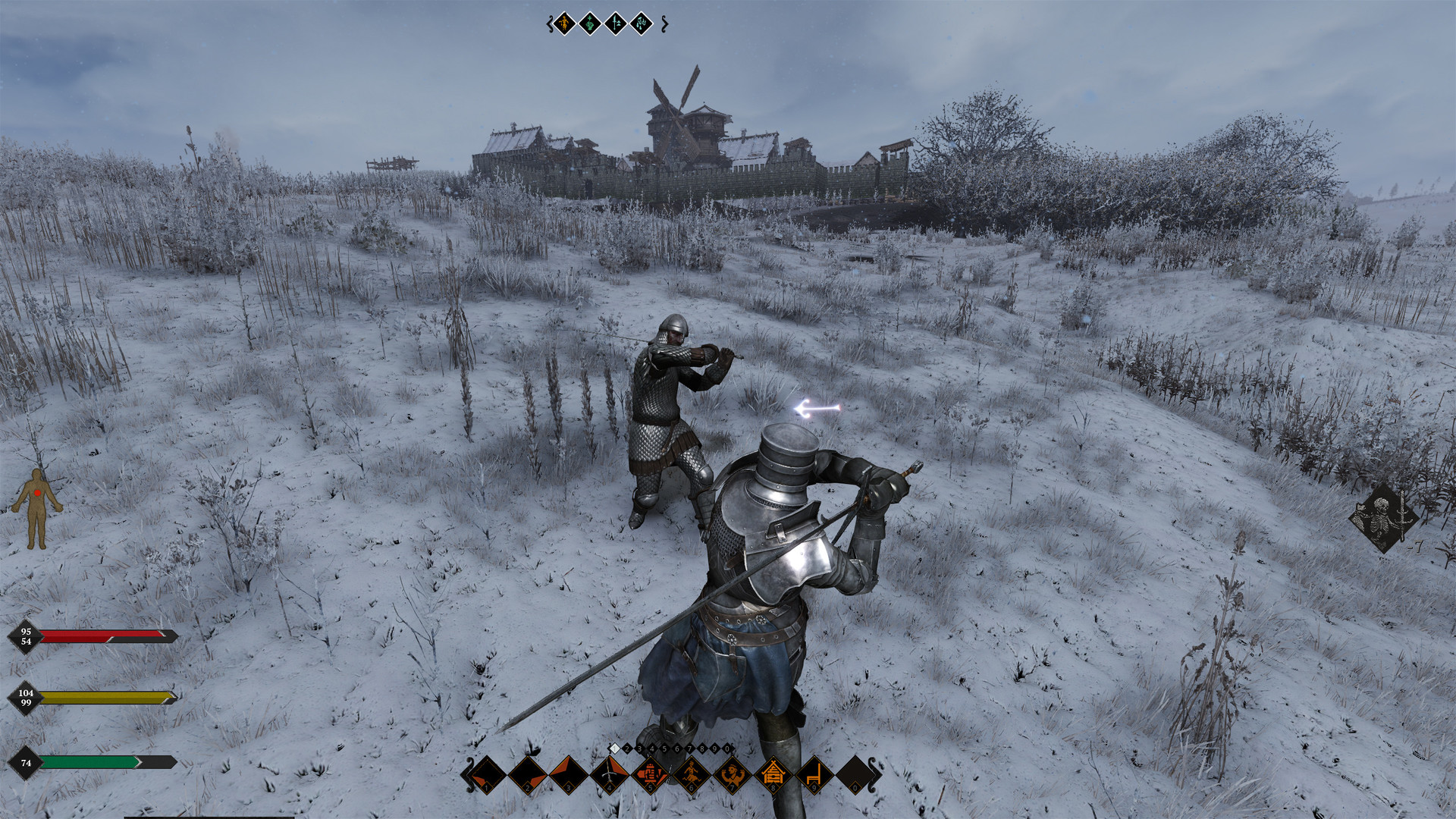Switch to hotbar page 0

(x=726, y=748)
